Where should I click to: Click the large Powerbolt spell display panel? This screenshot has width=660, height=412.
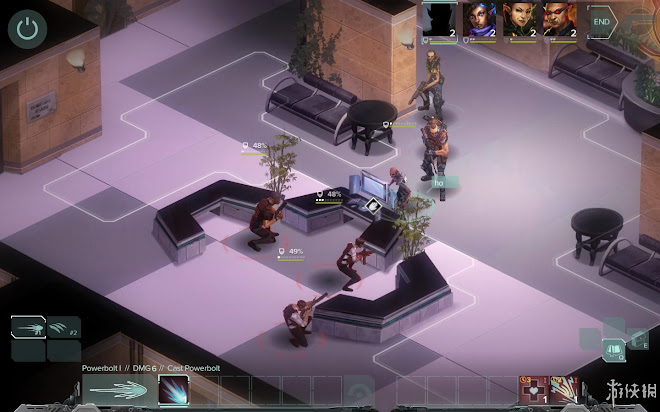117,390
